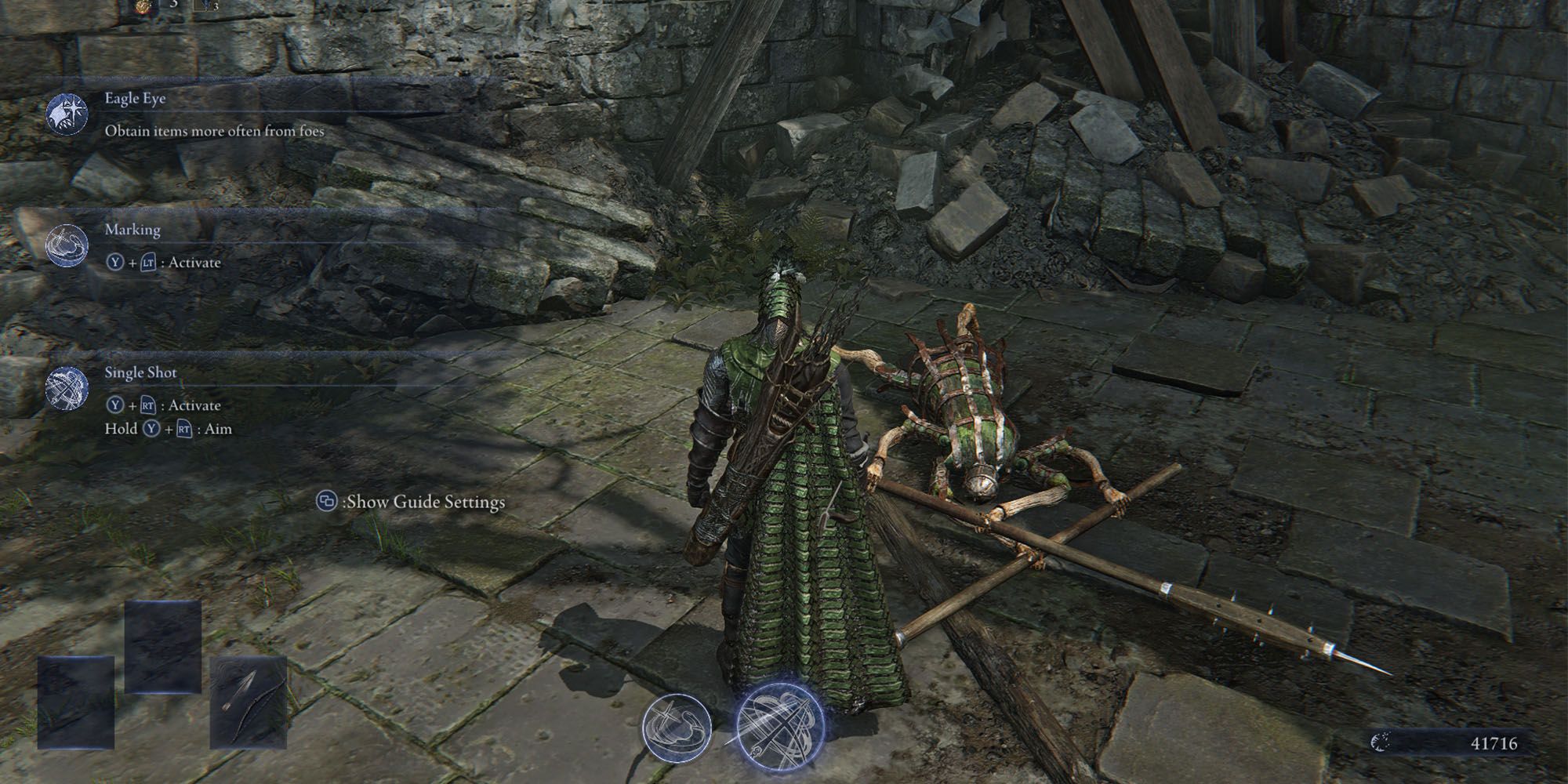Activate the large glowing ultimate art icon
The height and width of the screenshot is (784, 1568).
780,724
